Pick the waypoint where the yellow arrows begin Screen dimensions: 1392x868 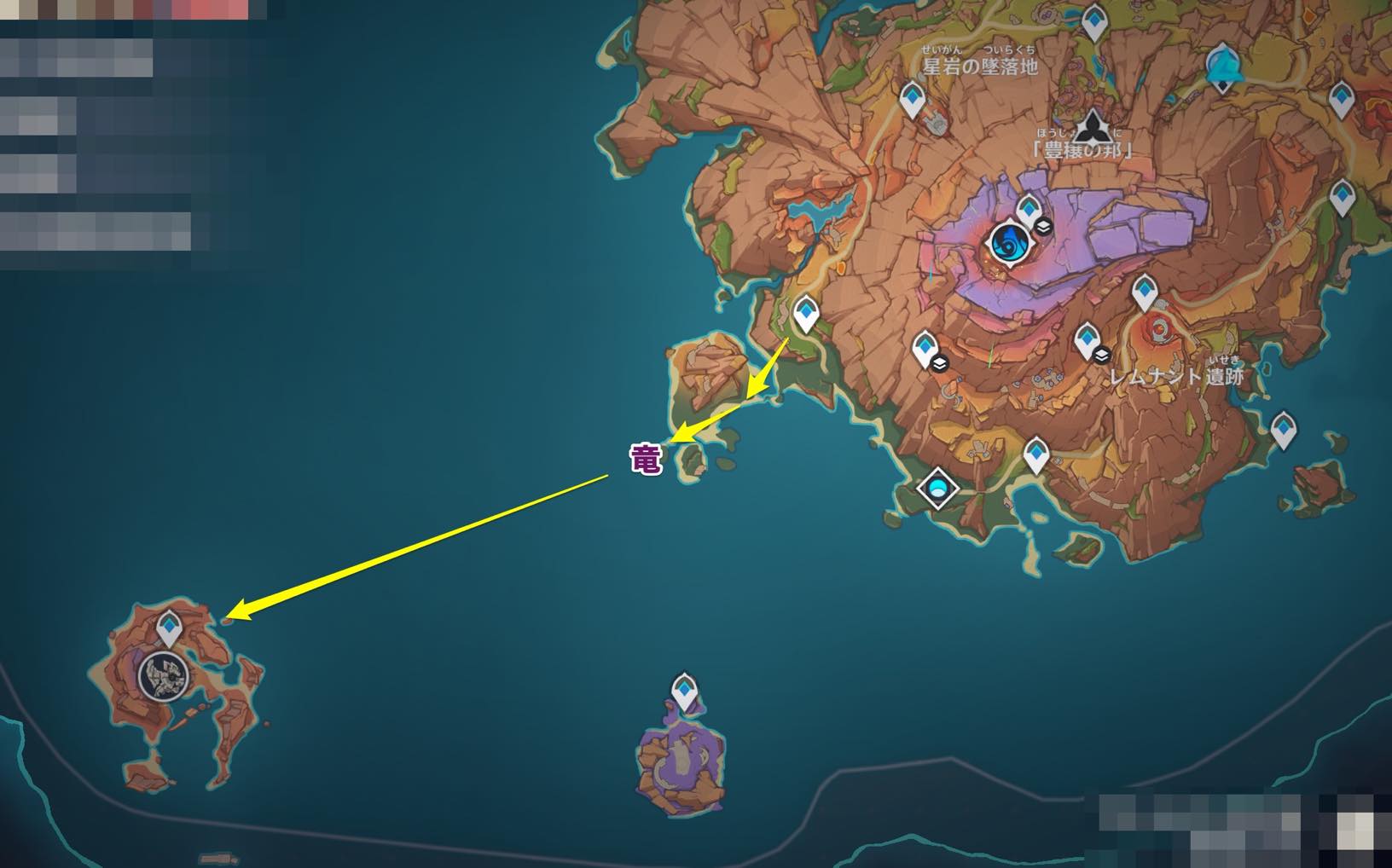805,313
